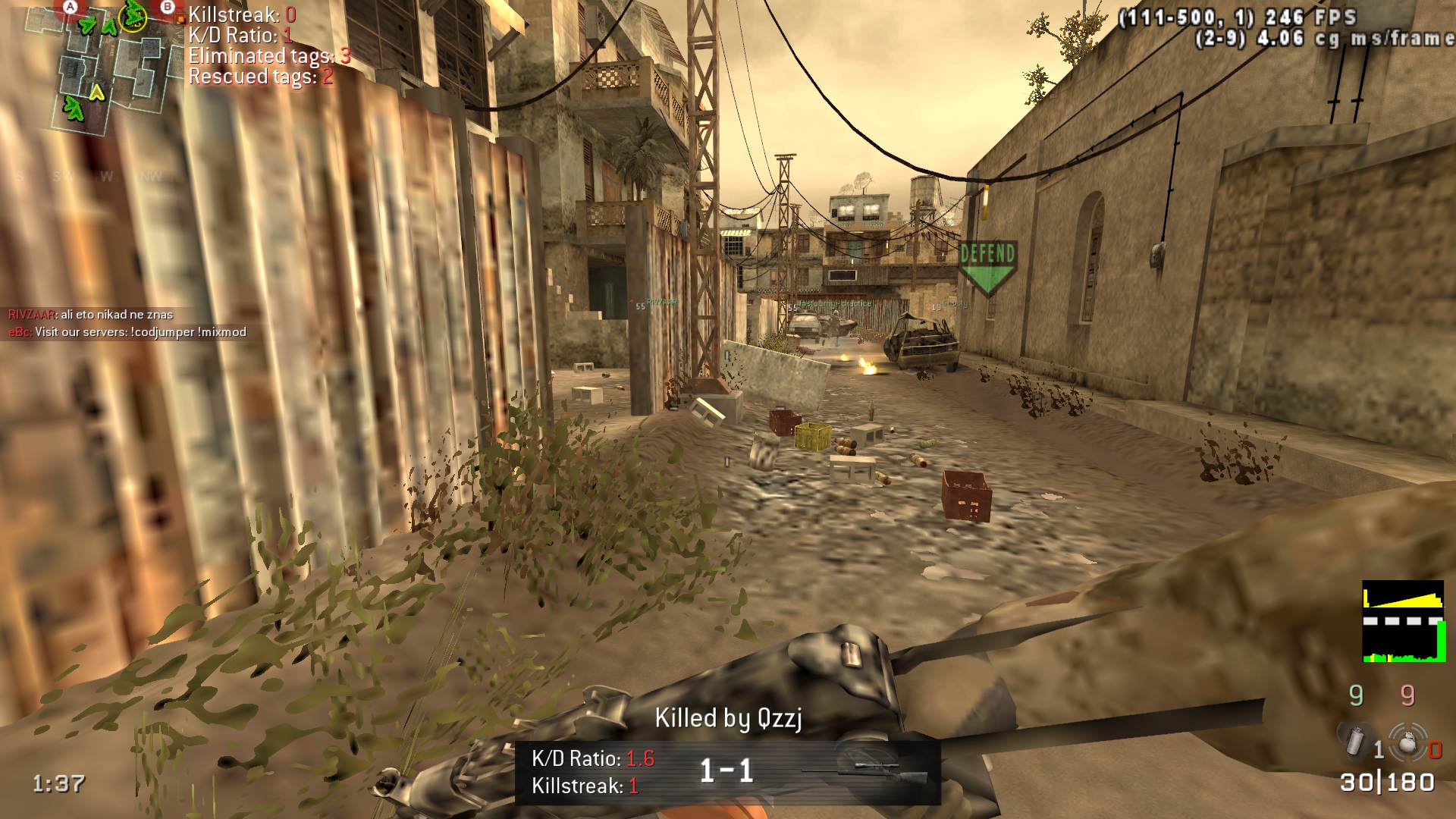Select the A objective marker on the minimap
Screen dimensions: 1456x819
71,7
